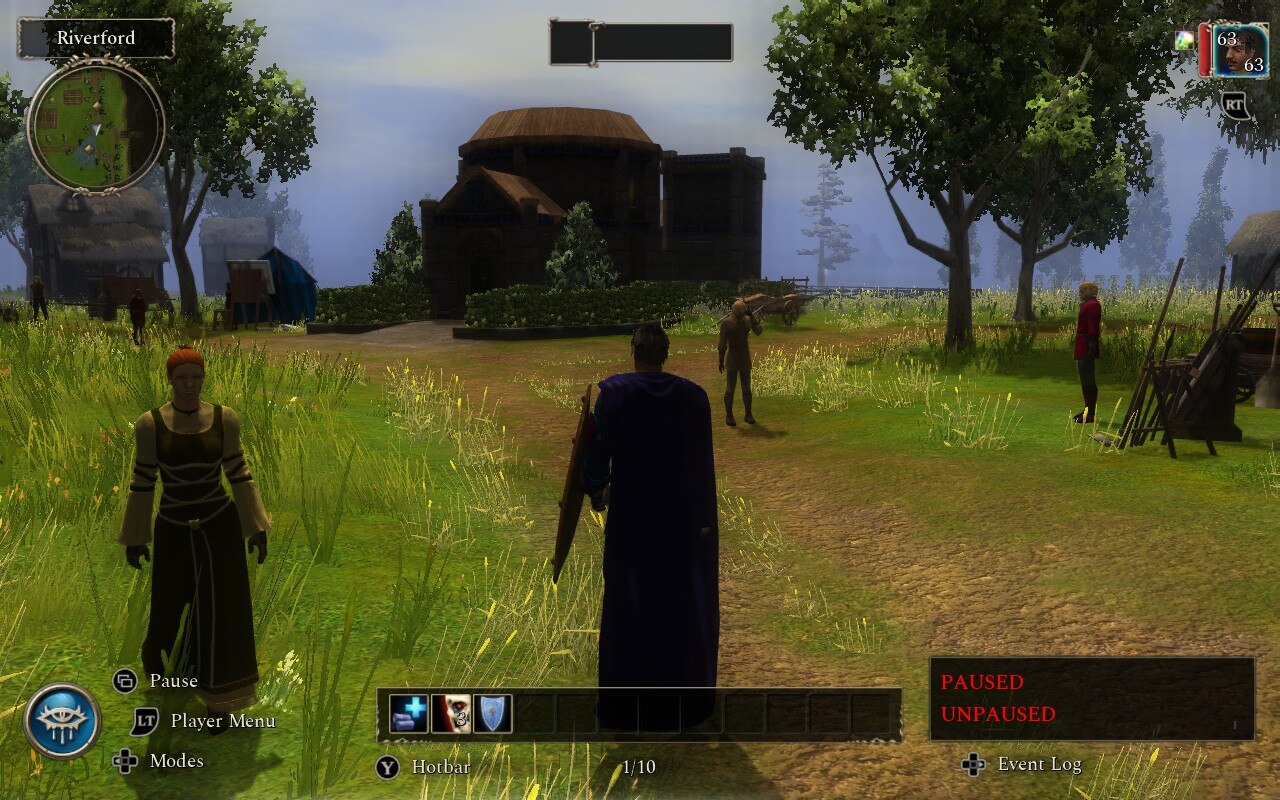This screenshot has width=1280, height=800.
Task: Expand the minimap in the top-left corner
Action: point(93,128)
